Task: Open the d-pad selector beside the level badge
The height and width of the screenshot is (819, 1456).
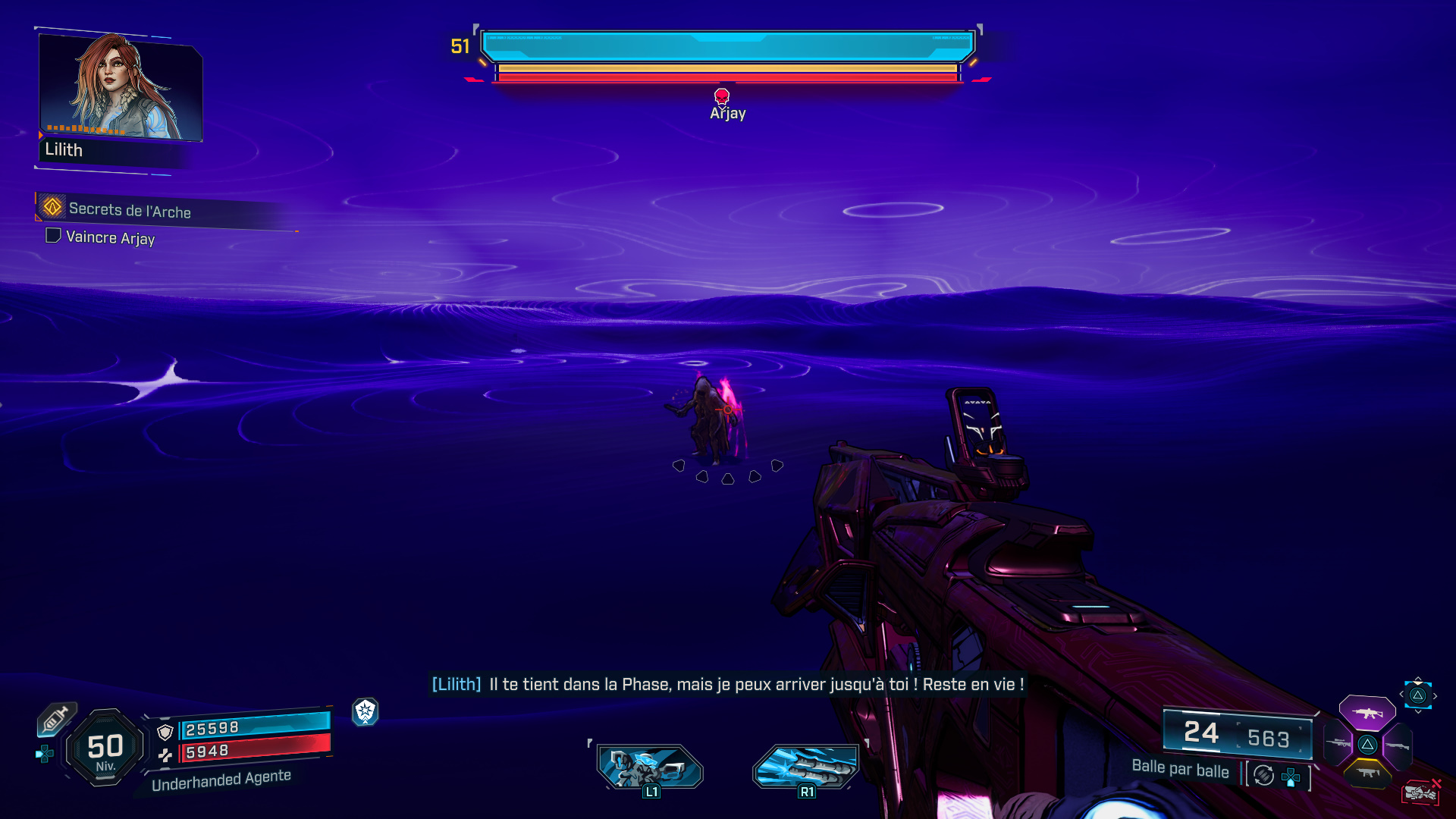Action: pyautogui.click(x=45, y=754)
